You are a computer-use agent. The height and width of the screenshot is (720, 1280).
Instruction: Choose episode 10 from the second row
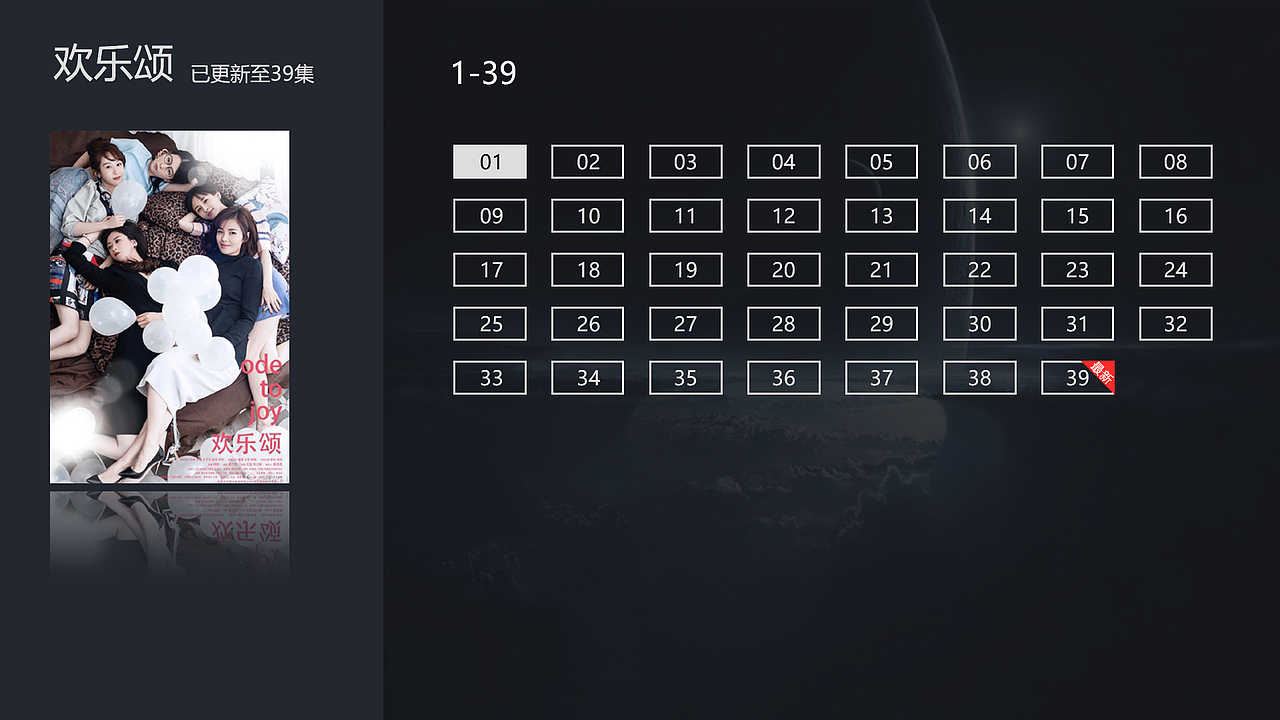click(587, 215)
